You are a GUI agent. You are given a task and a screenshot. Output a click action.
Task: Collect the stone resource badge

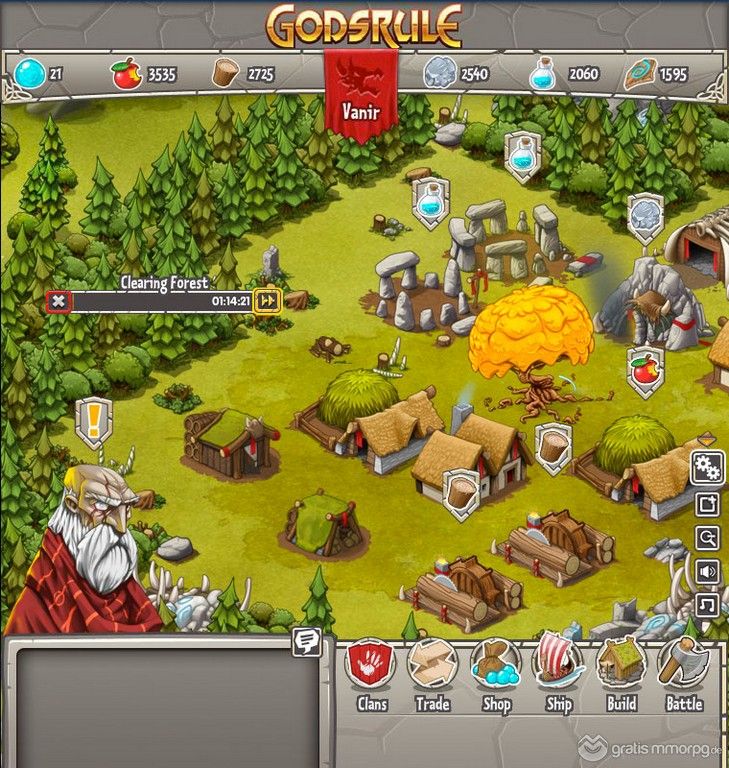point(646,214)
